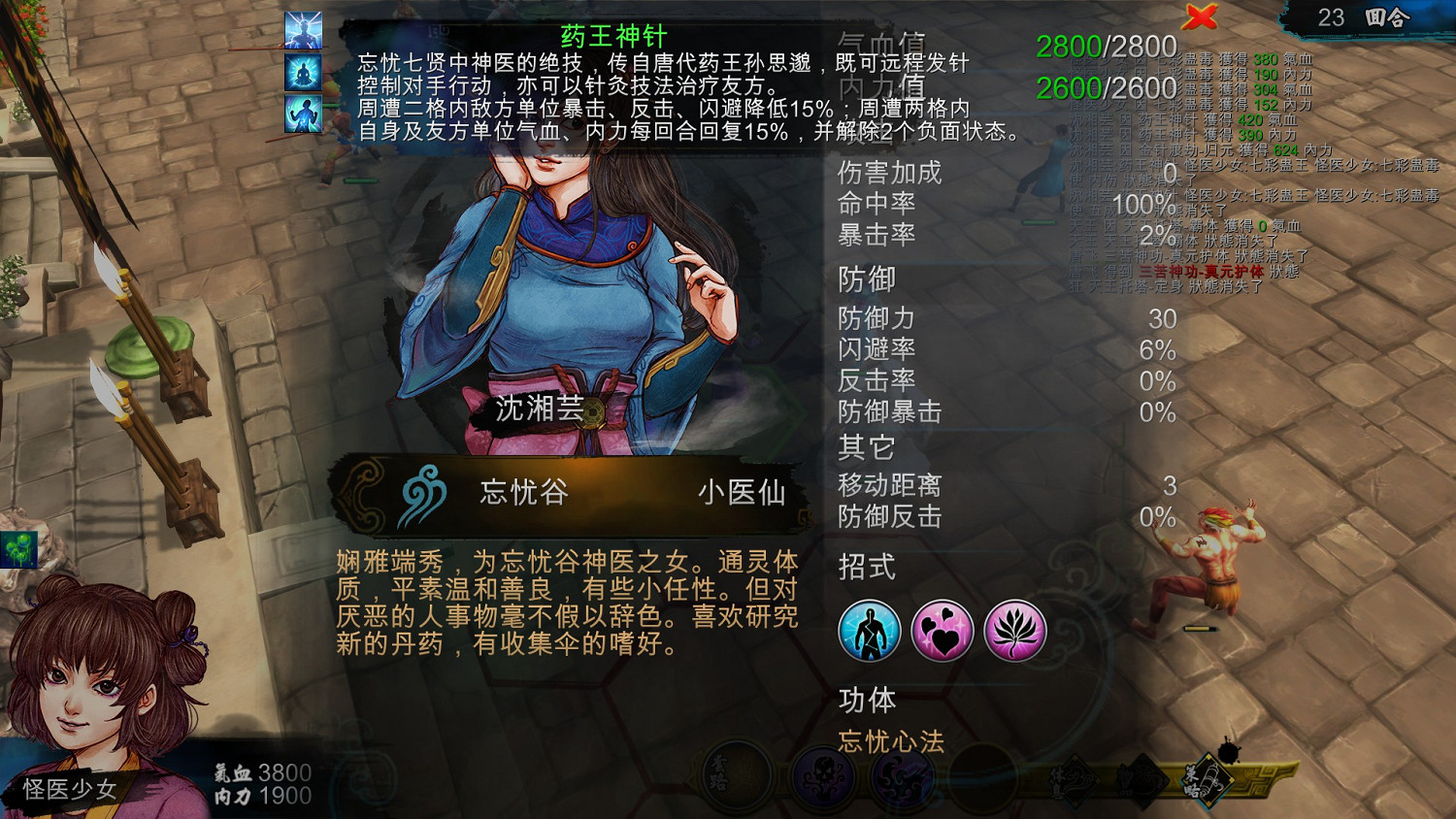Select the lotus flower move icon
This screenshot has height=819, width=1456.
pyautogui.click(x=1015, y=630)
